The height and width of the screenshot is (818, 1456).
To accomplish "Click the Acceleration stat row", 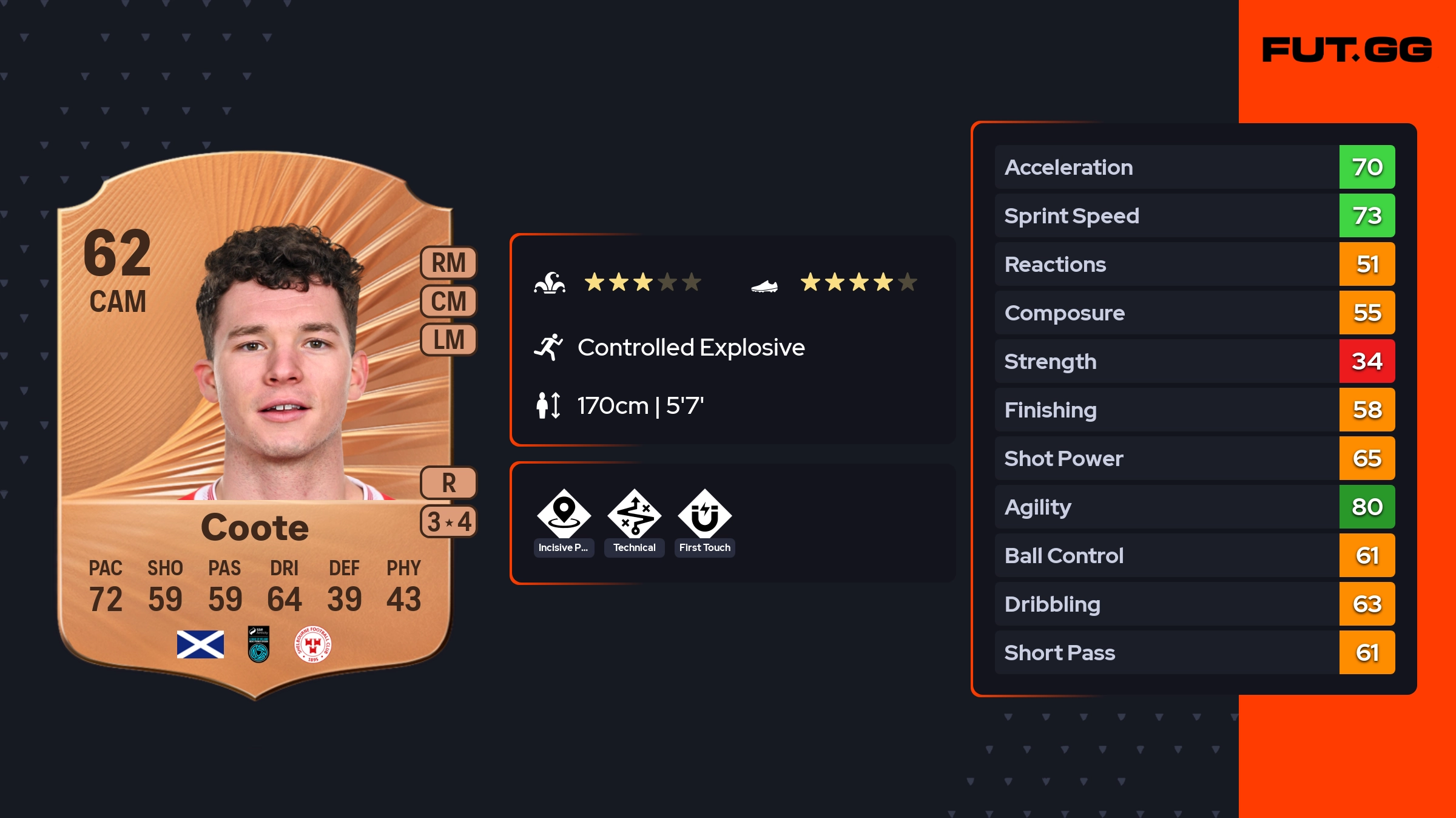I will (x=1194, y=167).
